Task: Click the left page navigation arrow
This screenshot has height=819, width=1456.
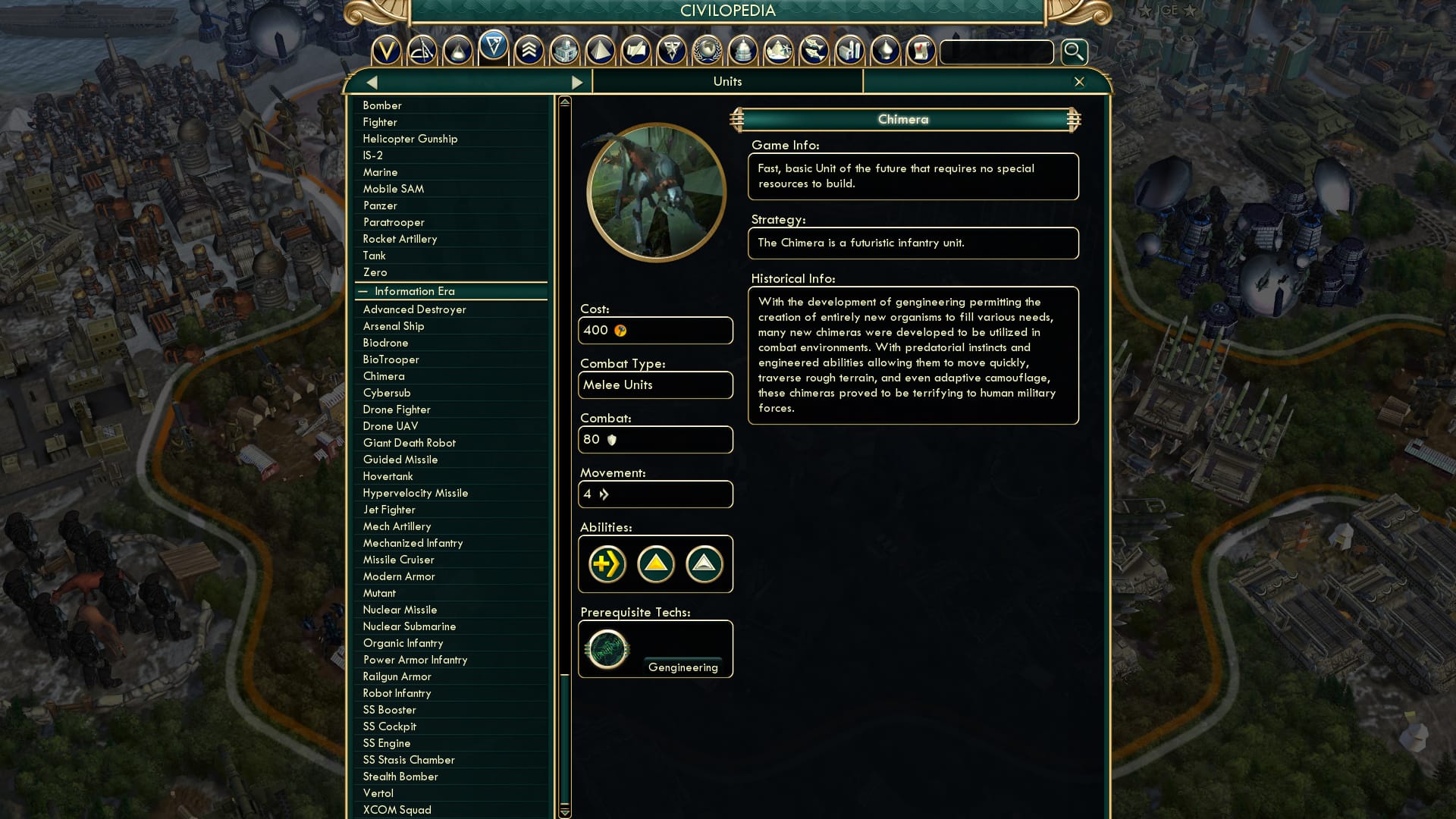Action: click(371, 81)
